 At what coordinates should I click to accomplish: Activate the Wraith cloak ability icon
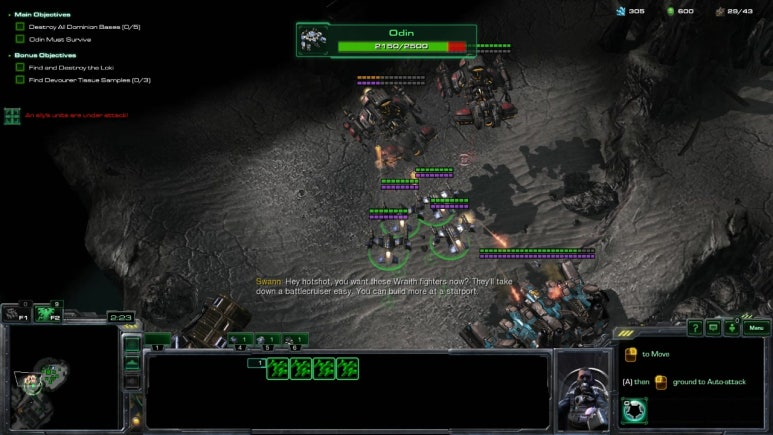632,410
